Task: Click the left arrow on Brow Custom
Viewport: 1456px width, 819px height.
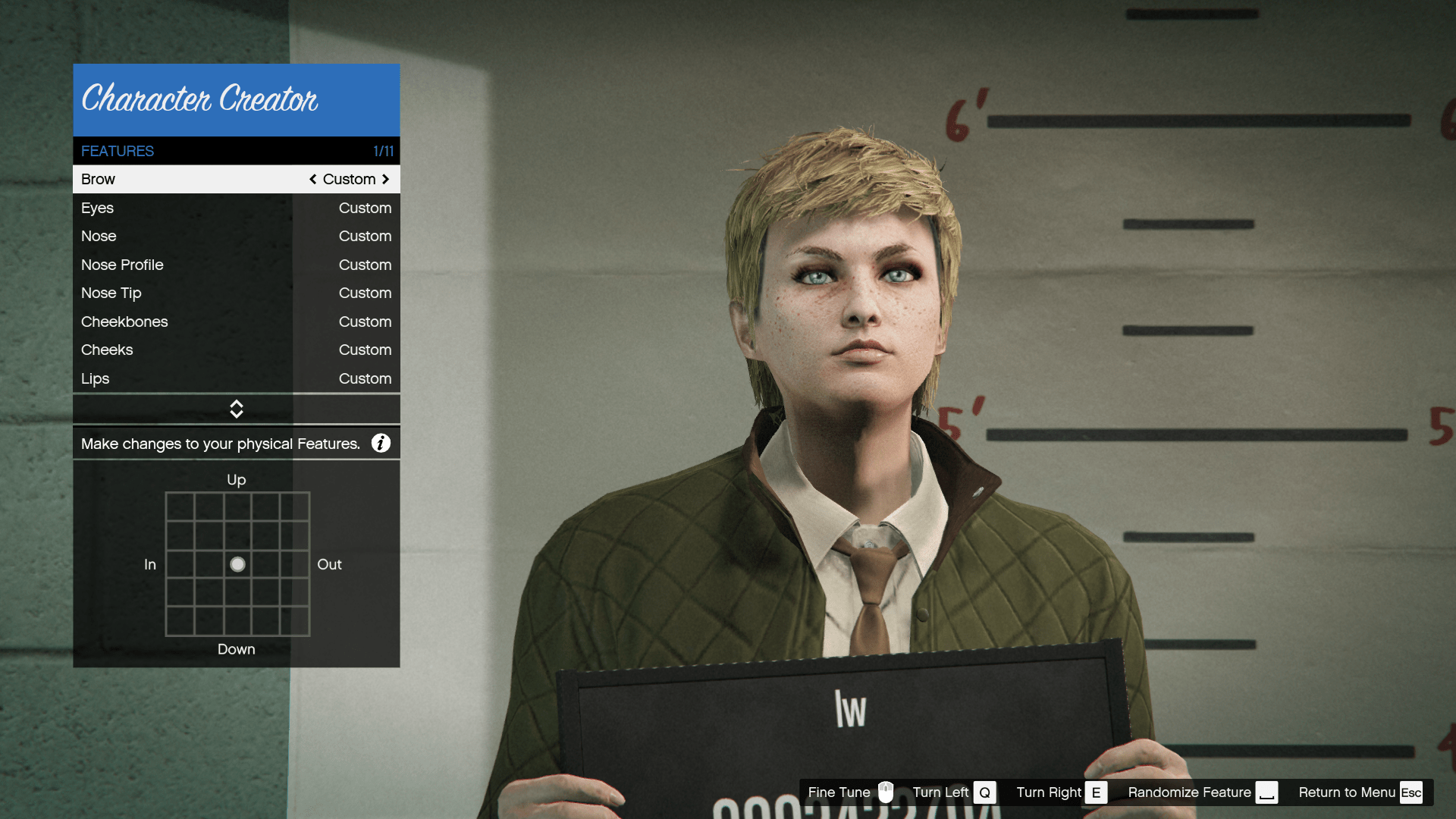Action: (x=313, y=179)
